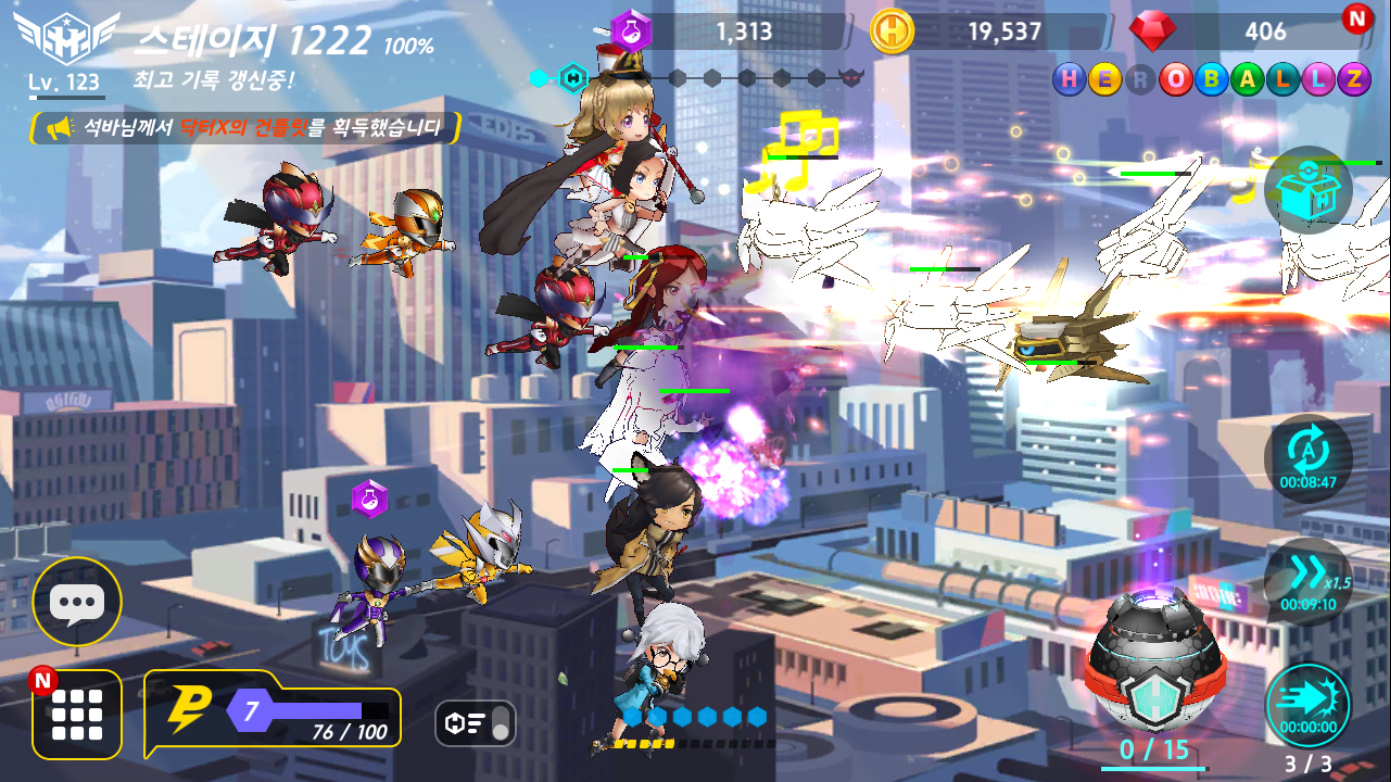Tap the megaphone announcement banner

pyautogui.click(x=246, y=128)
